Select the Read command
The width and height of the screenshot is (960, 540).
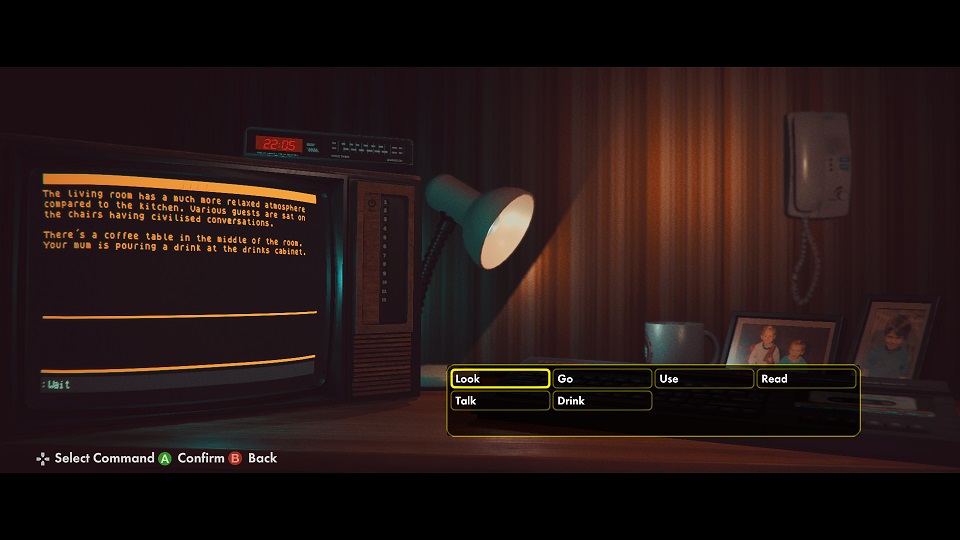[806, 379]
